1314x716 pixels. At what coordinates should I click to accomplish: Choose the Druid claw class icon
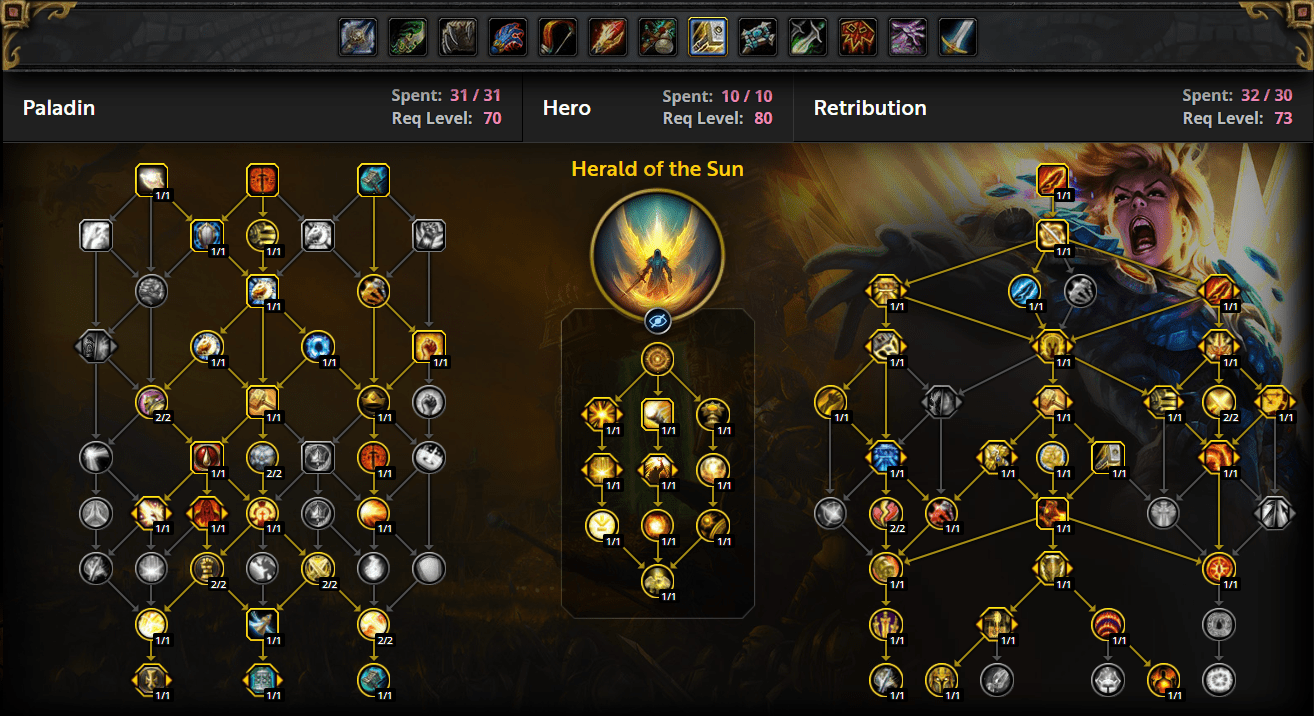[x=457, y=38]
